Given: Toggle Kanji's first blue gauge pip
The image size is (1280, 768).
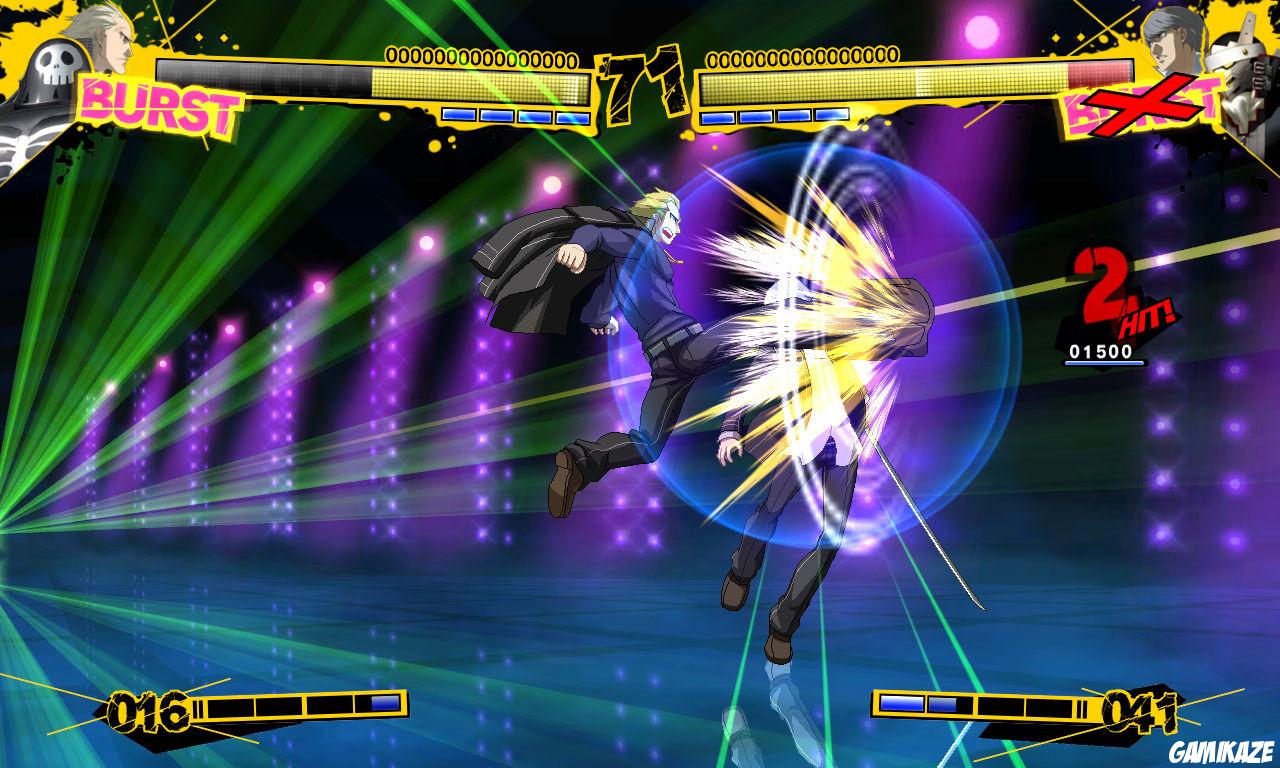Looking at the screenshot, I should click(460, 115).
